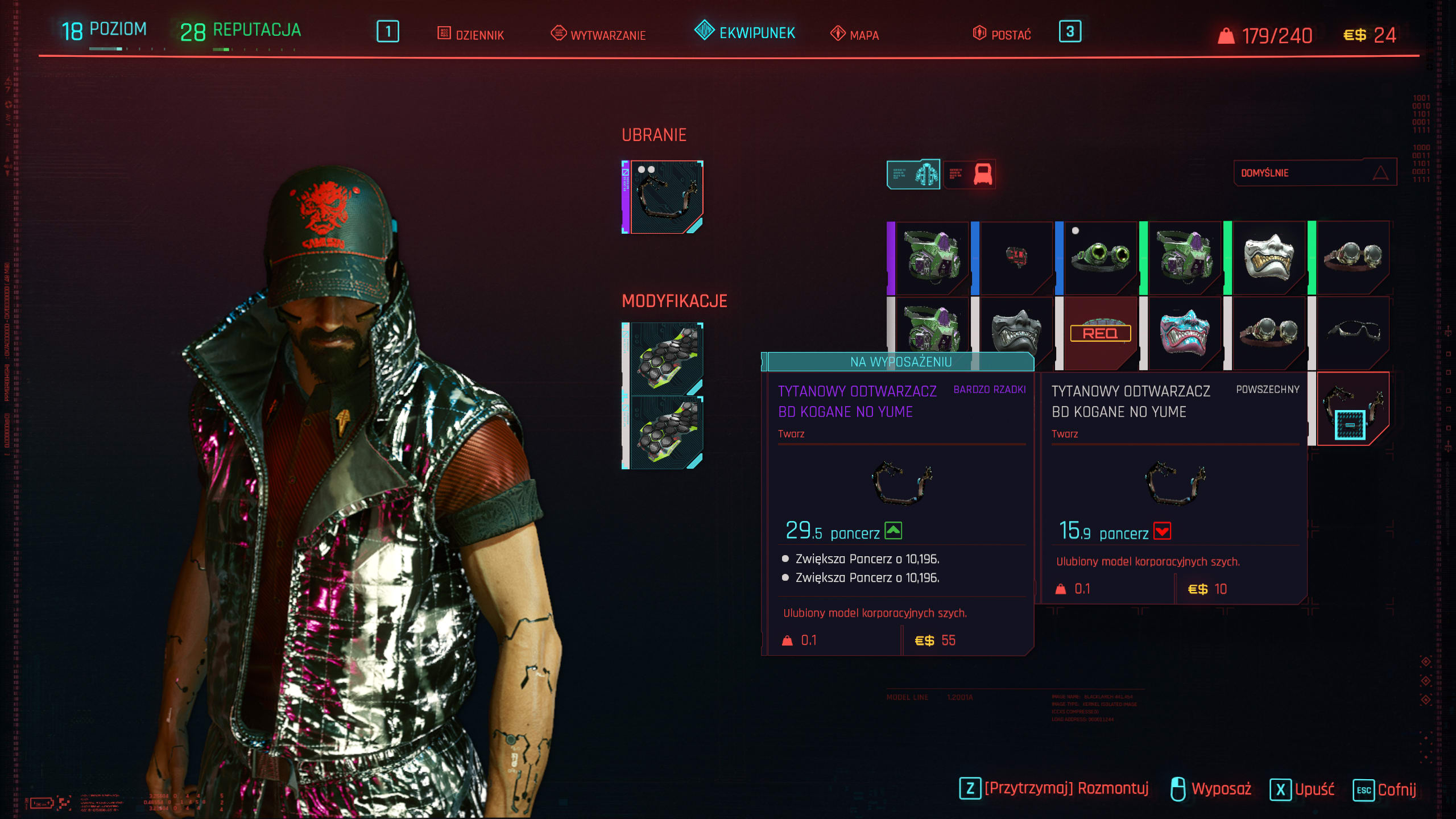1456x819 pixels.
Task: Select the white oni mask with gold teeth
Action: (1268, 258)
